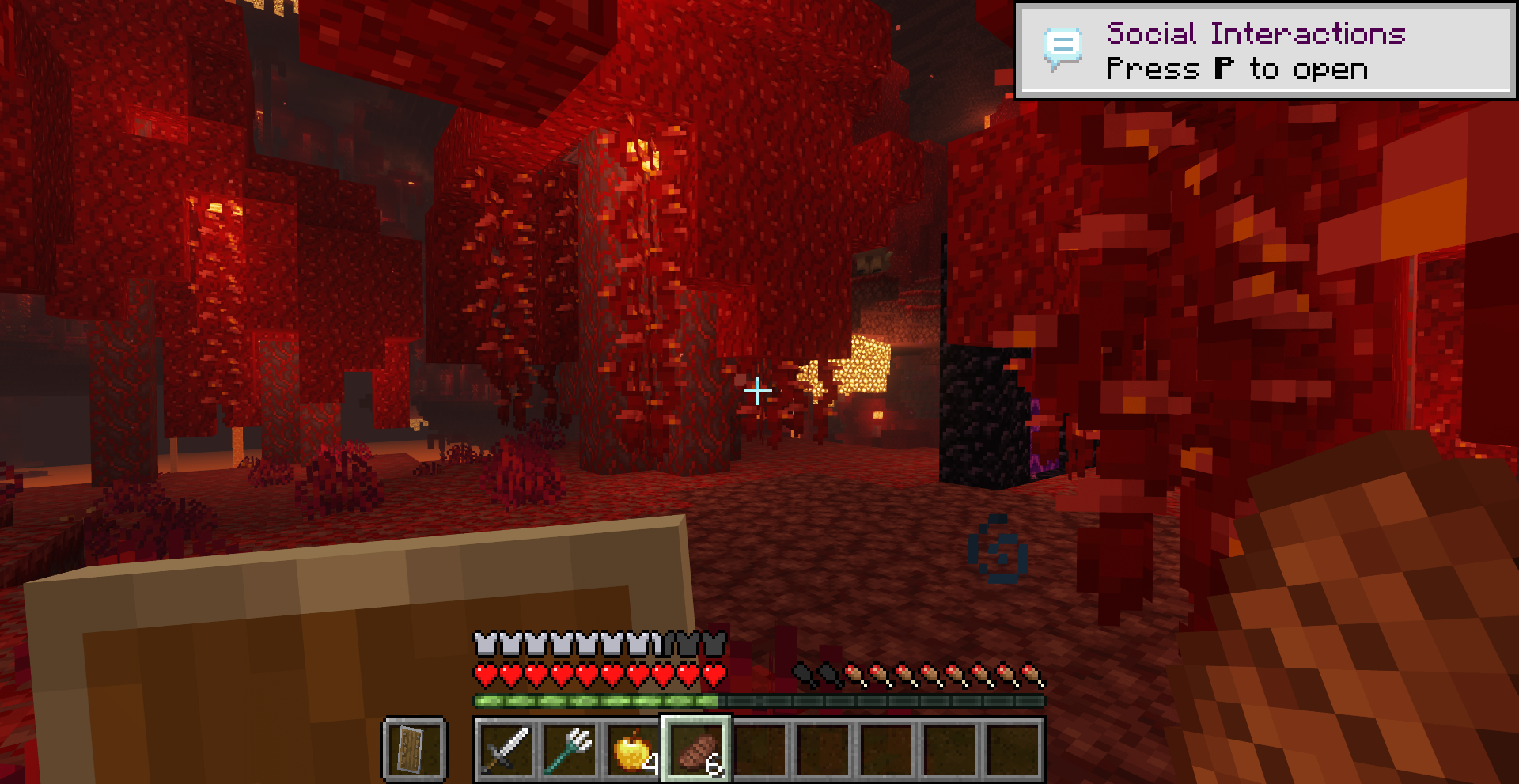Select the trident in the hotbar
The height and width of the screenshot is (784, 1519).
pyautogui.click(x=570, y=749)
